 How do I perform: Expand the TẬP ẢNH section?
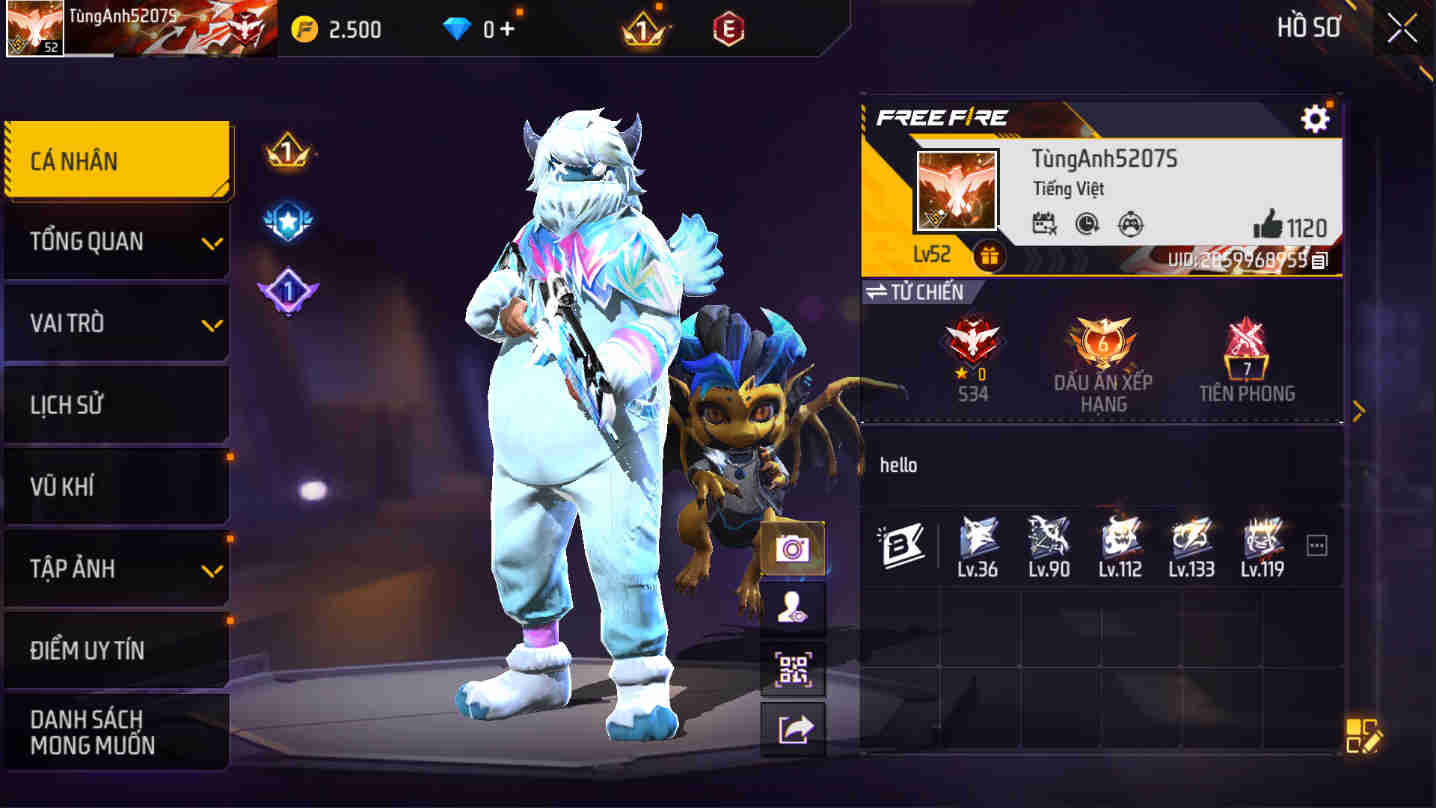click(117, 568)
